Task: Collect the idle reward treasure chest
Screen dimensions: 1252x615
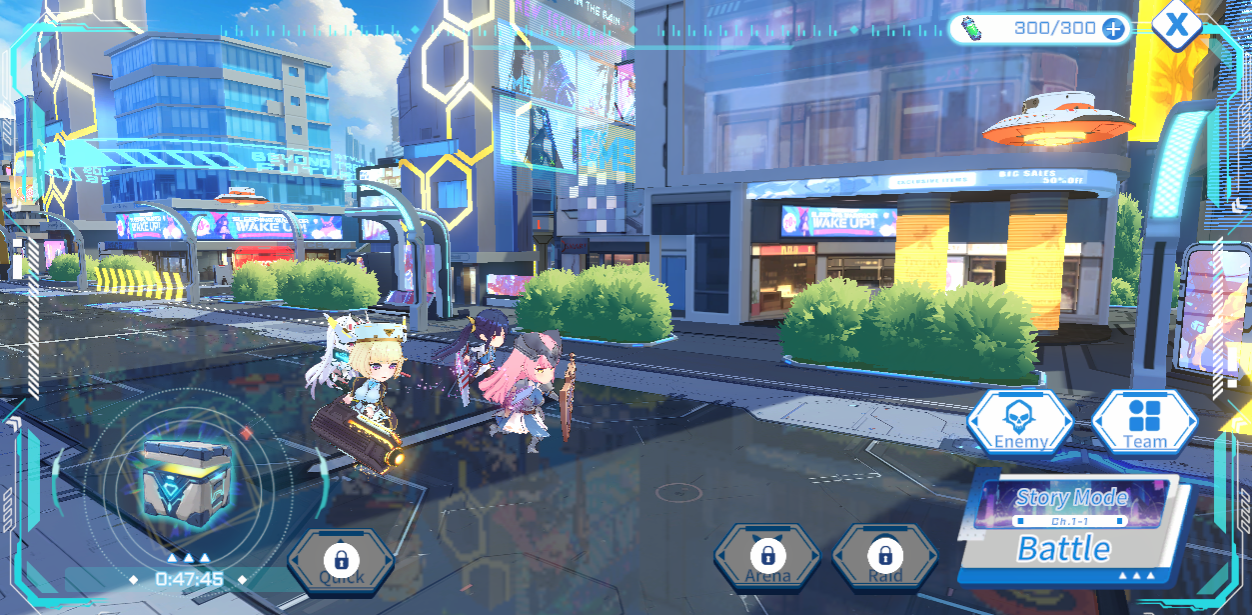Action: (x=180, y=481)
